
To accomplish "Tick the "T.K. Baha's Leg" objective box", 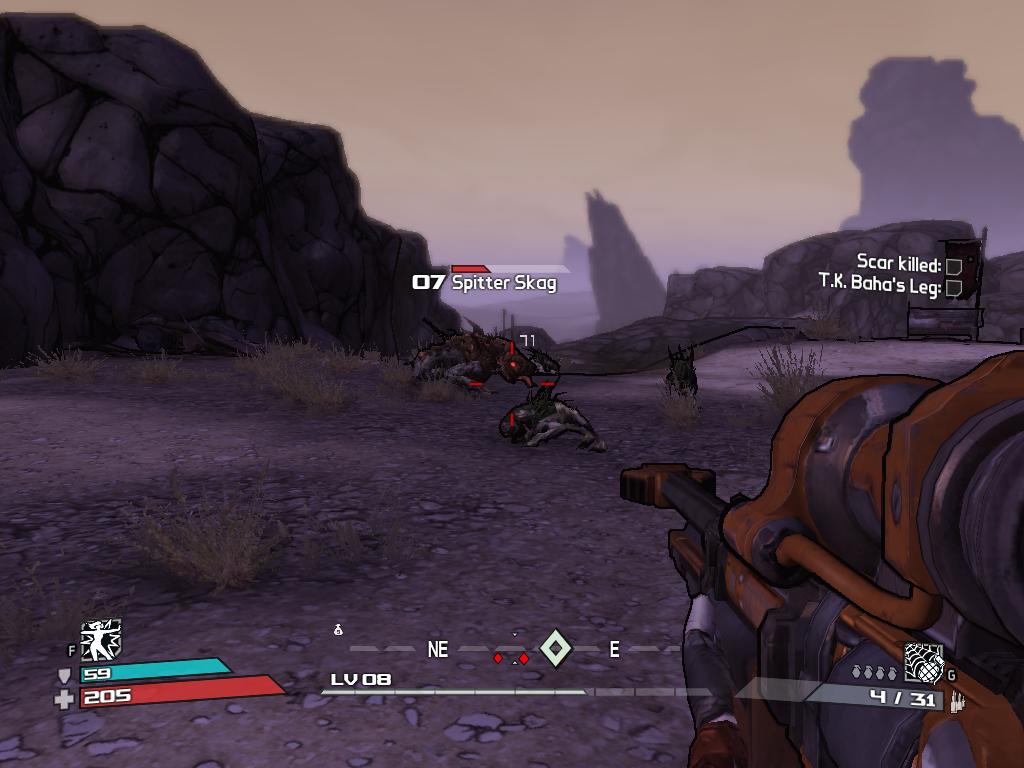I will tap(954, 288).
